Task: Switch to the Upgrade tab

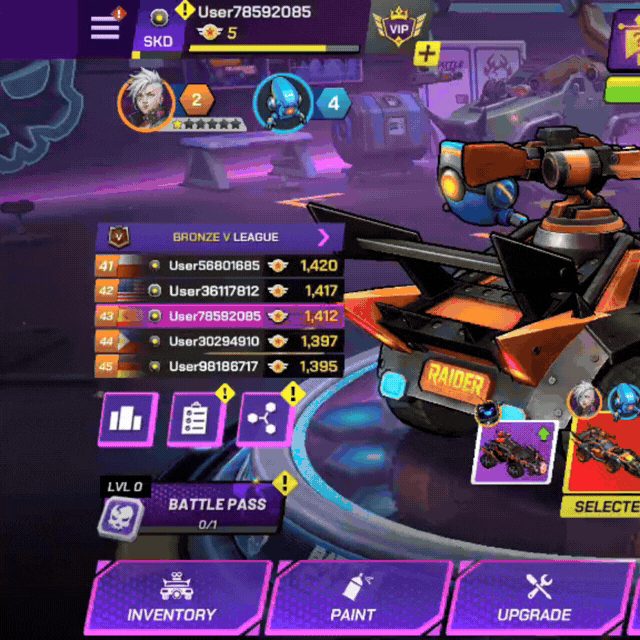Action: (x=534, y=598)
